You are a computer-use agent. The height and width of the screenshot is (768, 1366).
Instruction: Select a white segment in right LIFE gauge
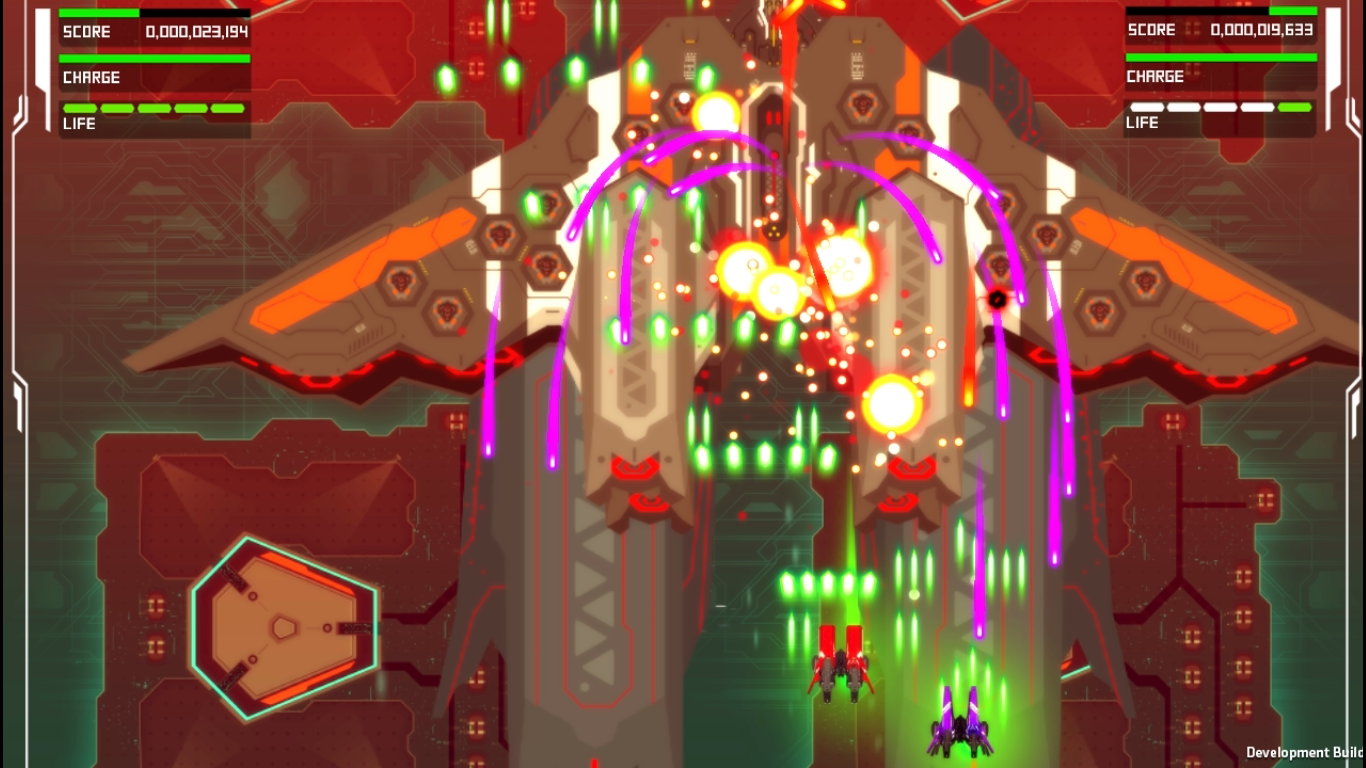coord(1150,105)
